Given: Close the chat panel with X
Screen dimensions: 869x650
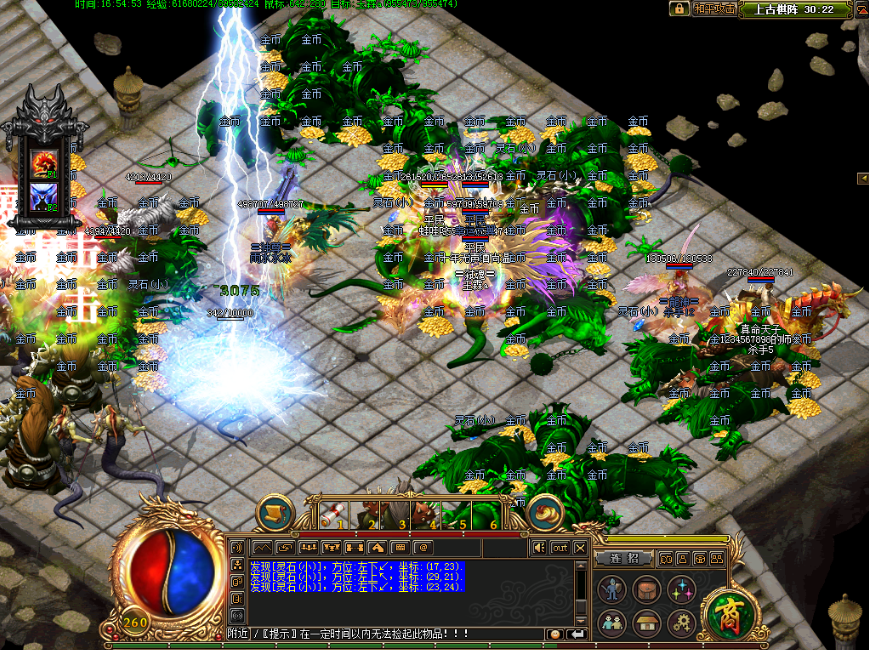Looking at the screenshot, I should 580,547.
